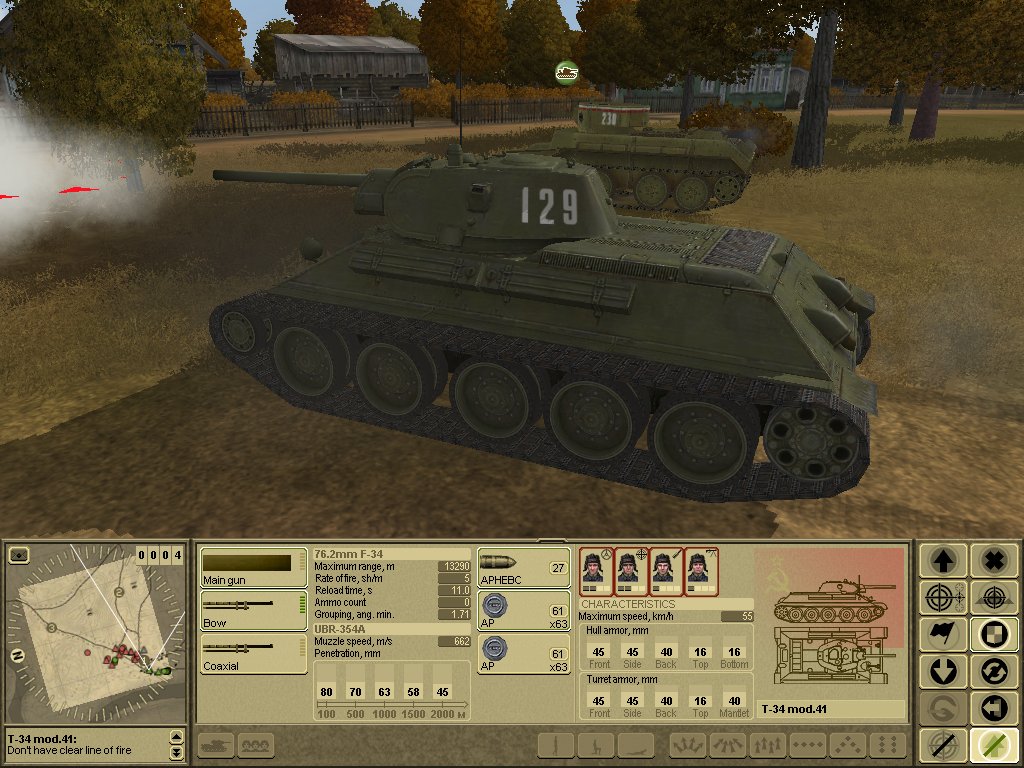Activate the cancel order X button
The width and height of the screenshot is (1024, 768).
pos(993,560)
